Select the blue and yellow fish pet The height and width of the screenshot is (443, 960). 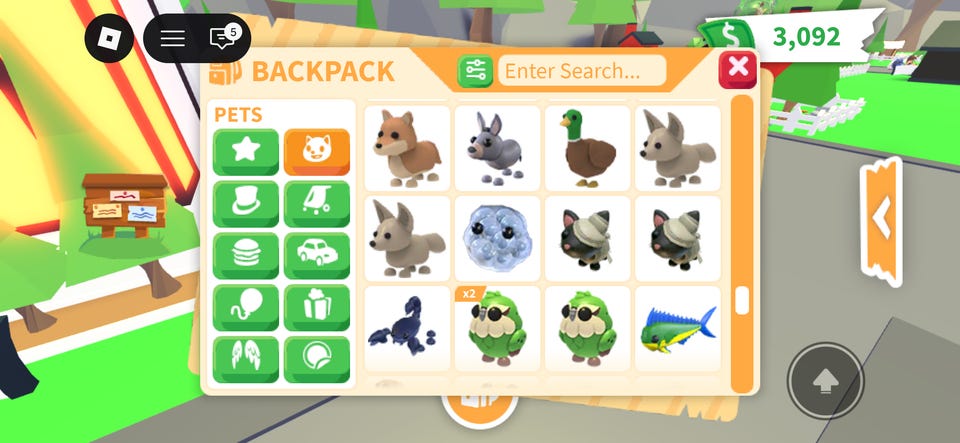[677, 329]
